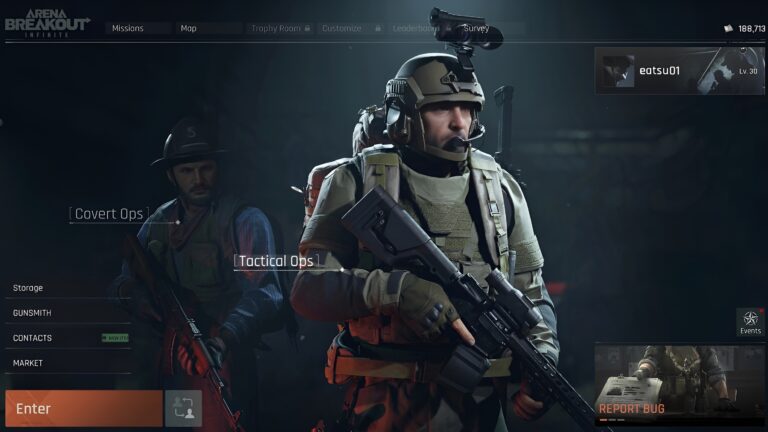
Task: Switch to the Map tab
Action: [189, 29]
